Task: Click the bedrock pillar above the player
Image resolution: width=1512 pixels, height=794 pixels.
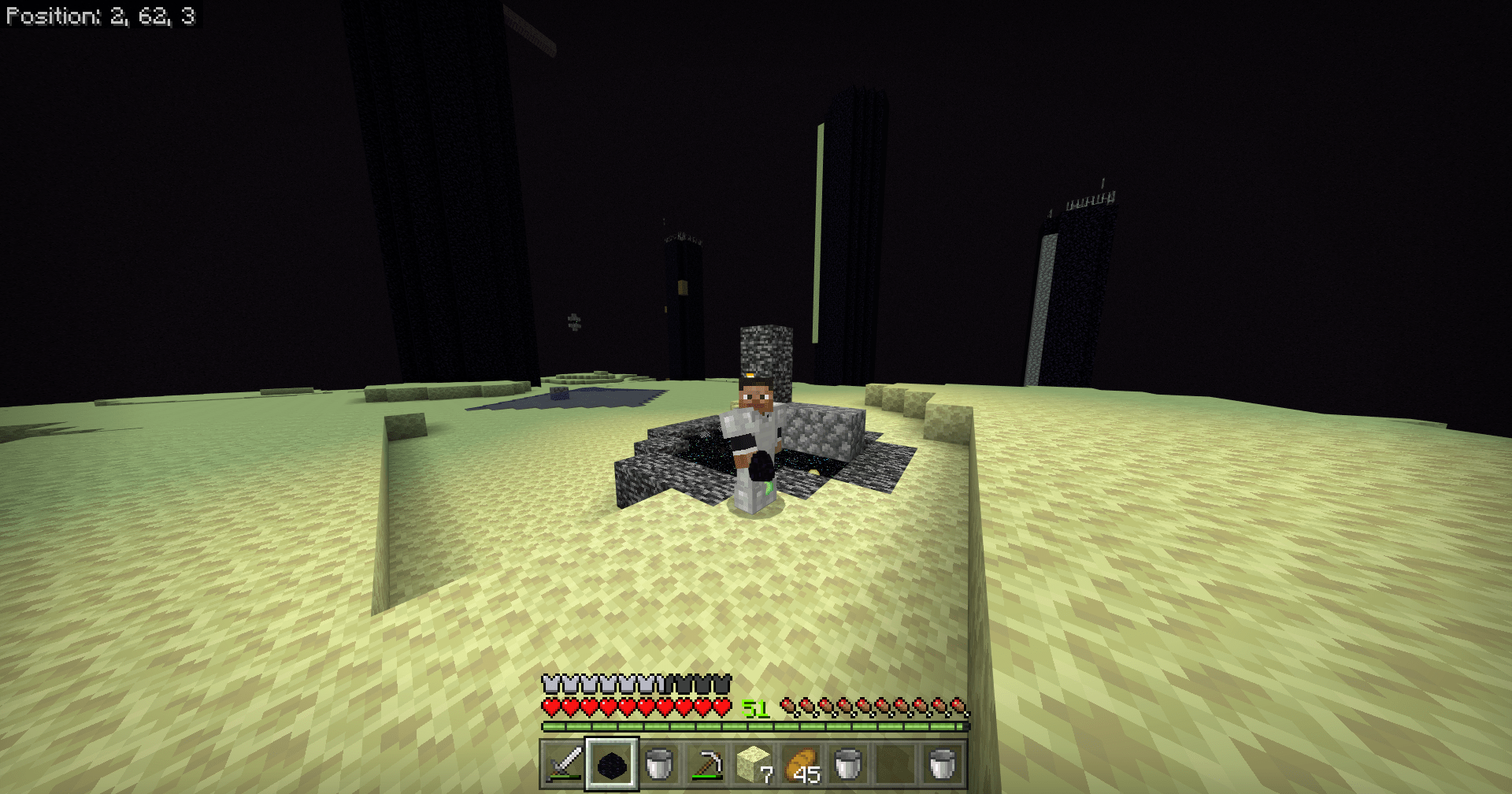Action: 765,351
